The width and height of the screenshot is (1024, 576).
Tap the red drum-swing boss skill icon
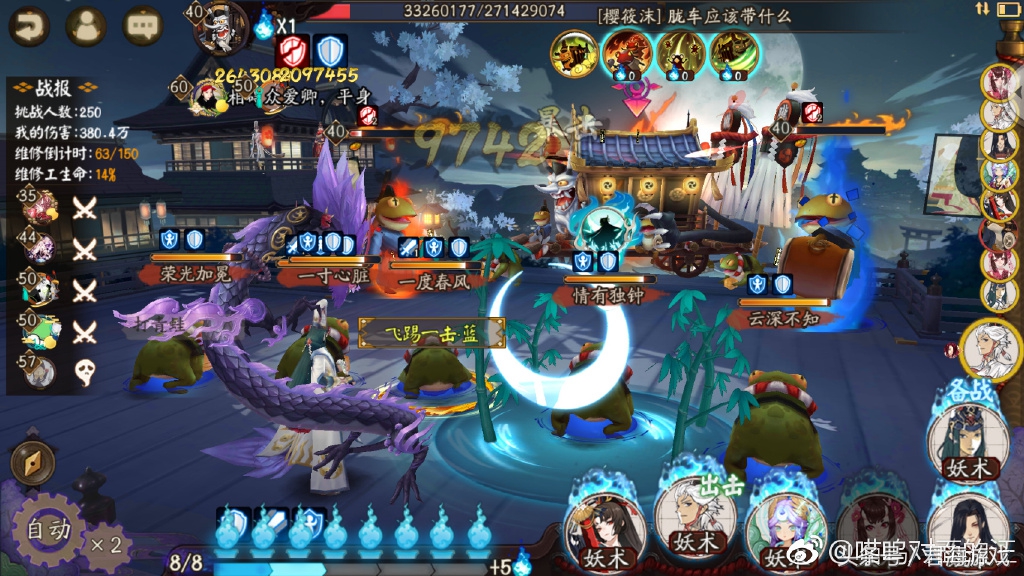tap(627, 51)
